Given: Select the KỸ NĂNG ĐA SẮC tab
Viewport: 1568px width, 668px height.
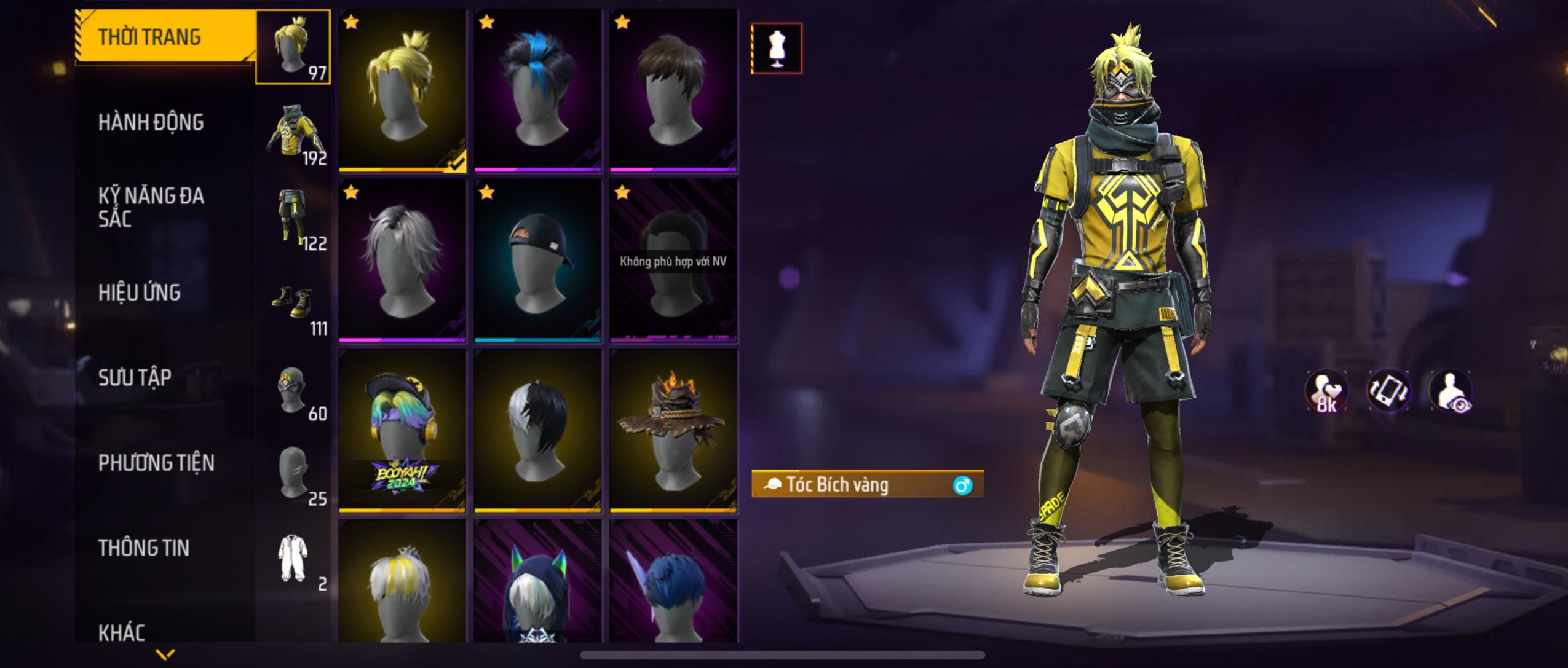Looking at the screenshot, I should point(151,207).
